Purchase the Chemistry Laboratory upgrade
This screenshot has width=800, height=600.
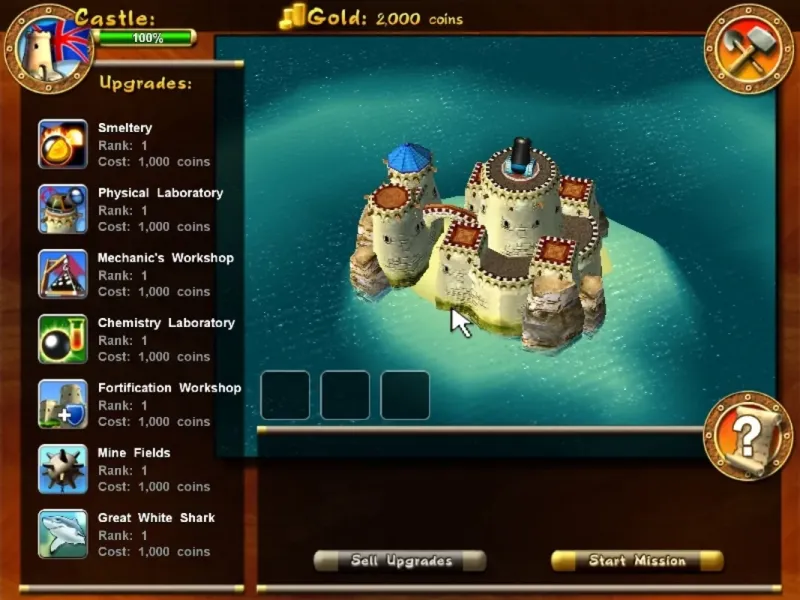tap(63, 339)
